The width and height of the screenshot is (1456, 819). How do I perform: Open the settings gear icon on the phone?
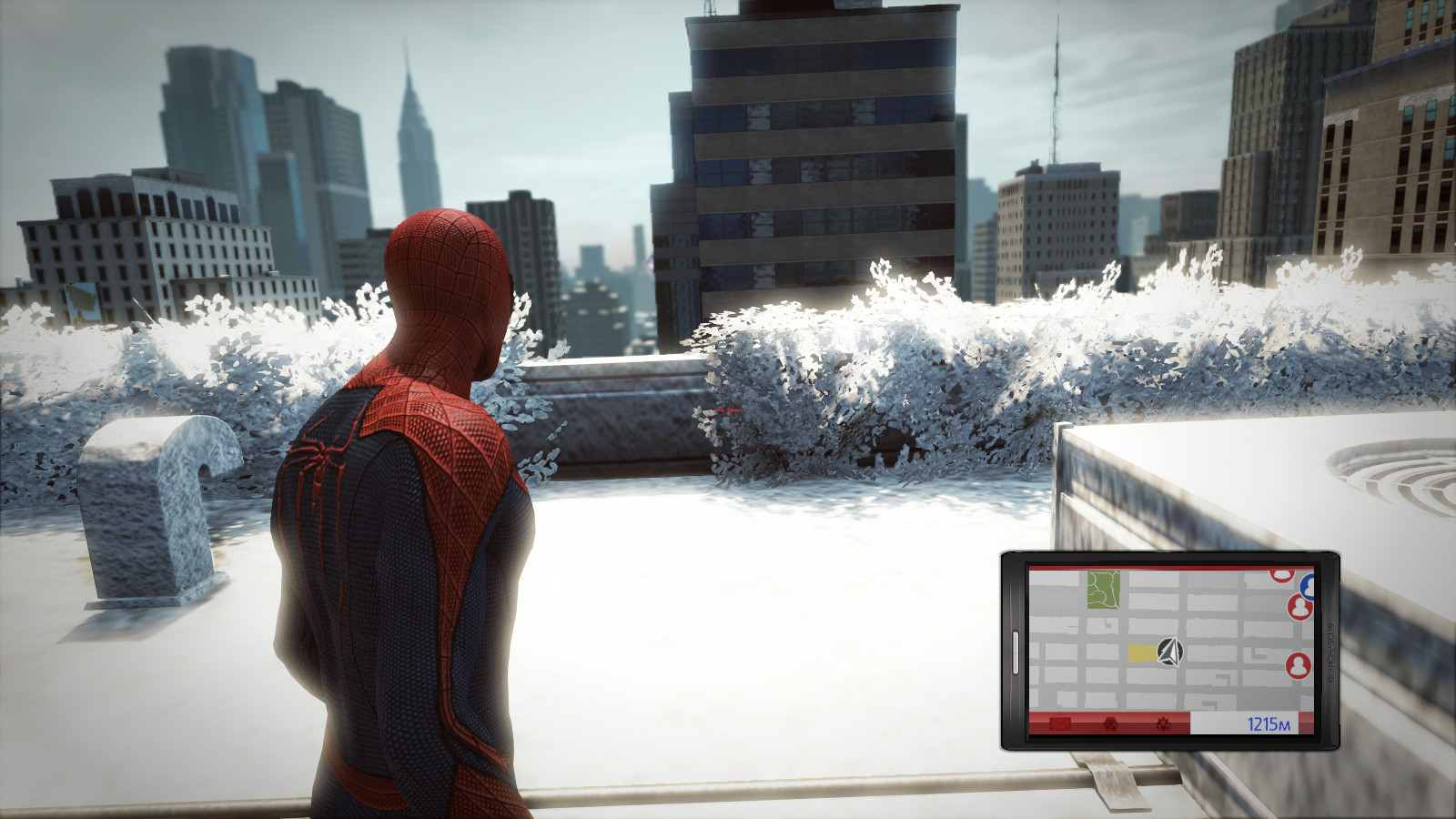pos(1164,724)
